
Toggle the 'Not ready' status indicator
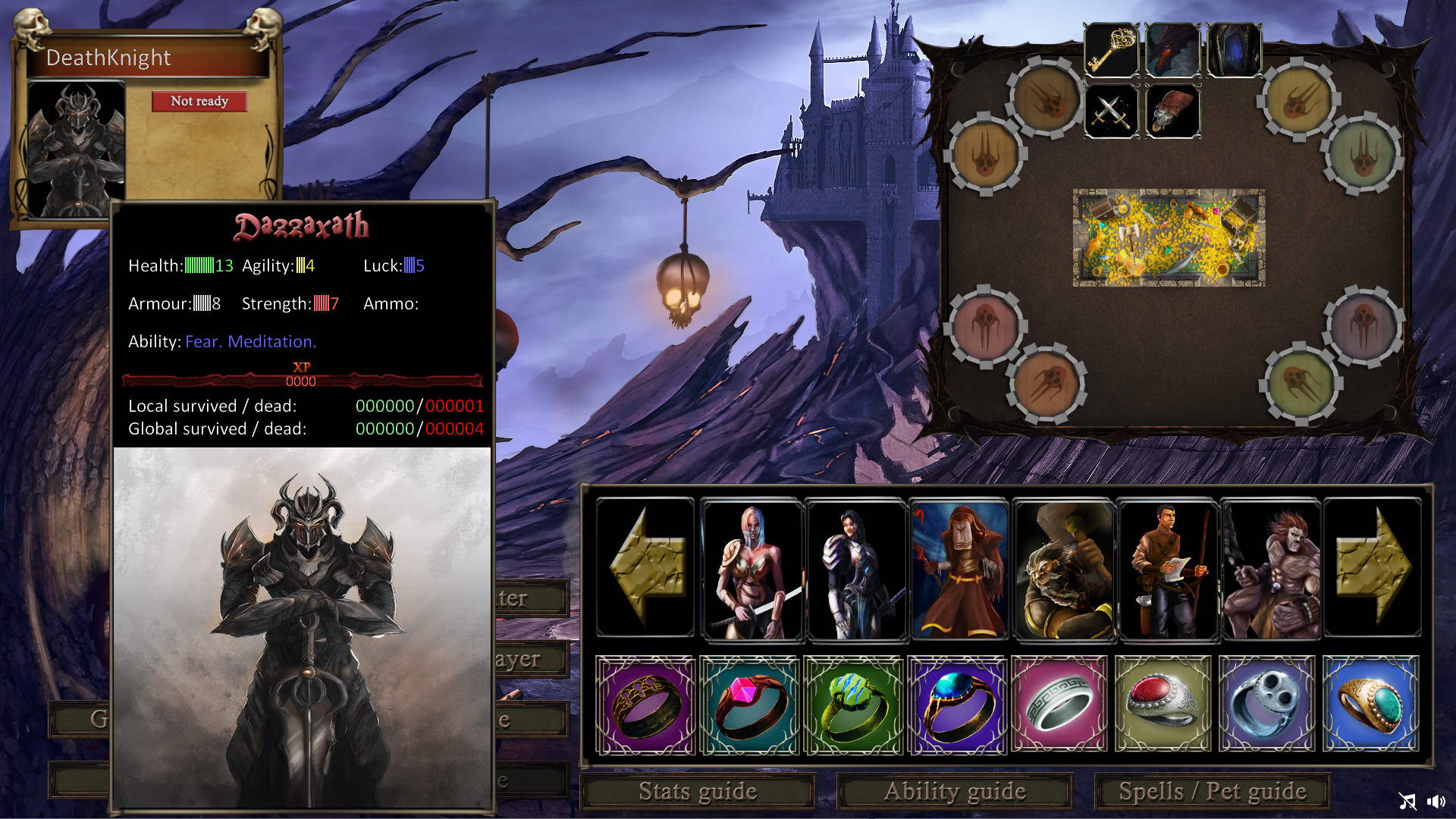coord(199,101)
